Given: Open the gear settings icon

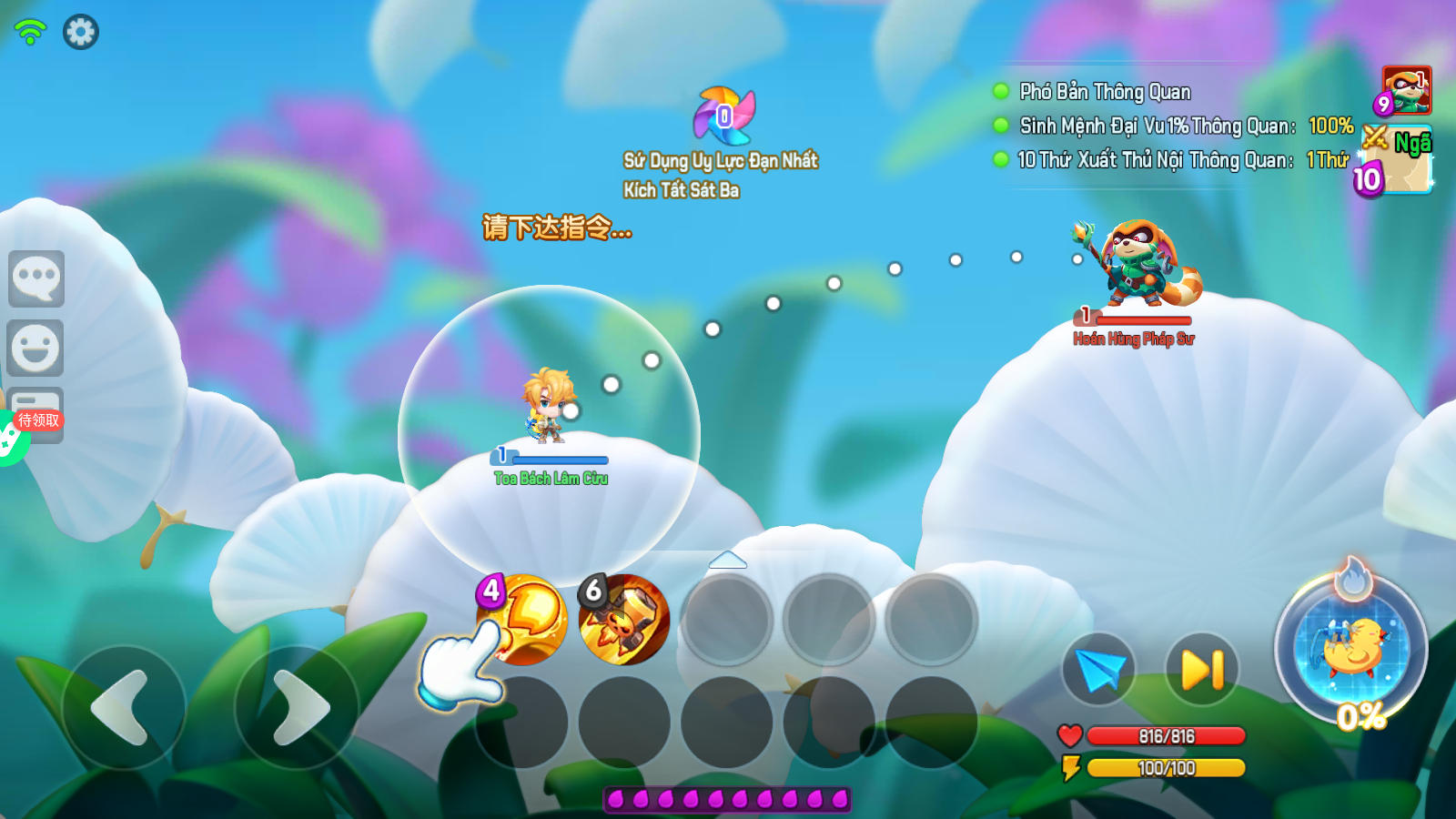Looking at the screenshot, I should point(80,32).
